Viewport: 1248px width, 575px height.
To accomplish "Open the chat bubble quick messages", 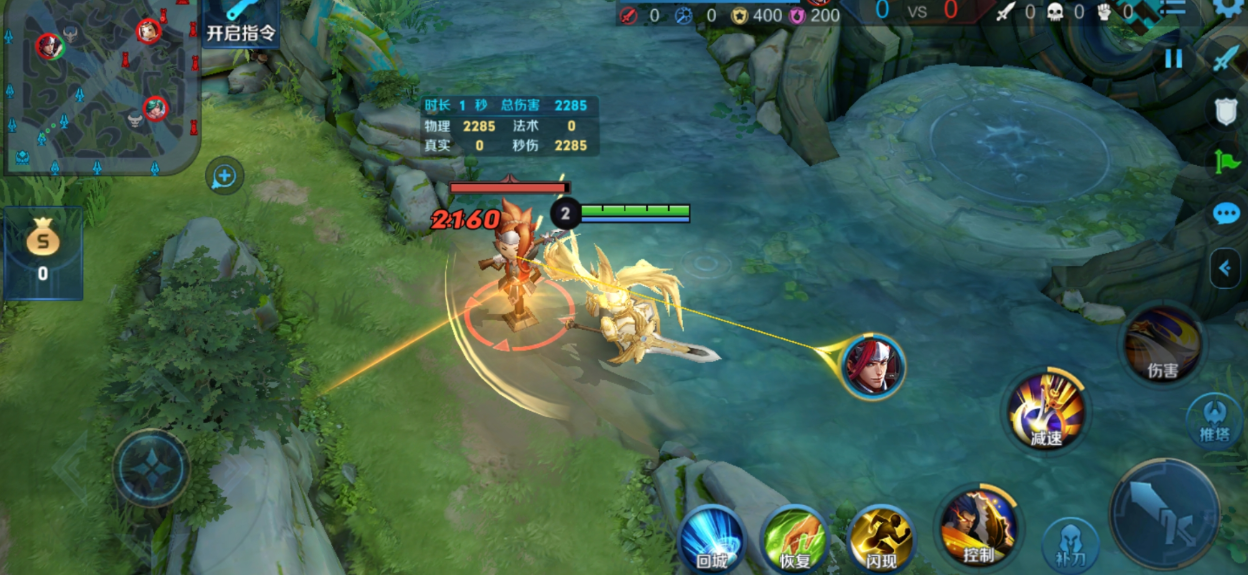I will [1226, 214].
